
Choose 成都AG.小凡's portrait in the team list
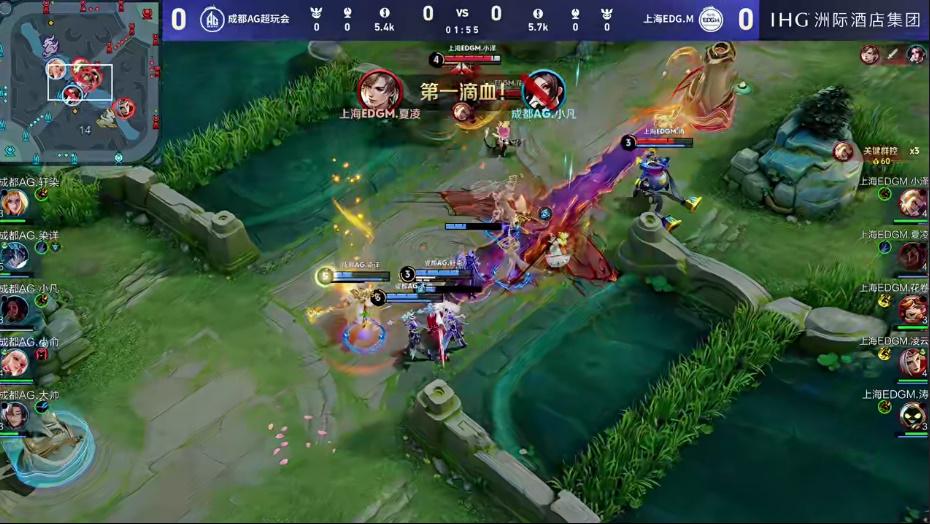click(14, 310)
